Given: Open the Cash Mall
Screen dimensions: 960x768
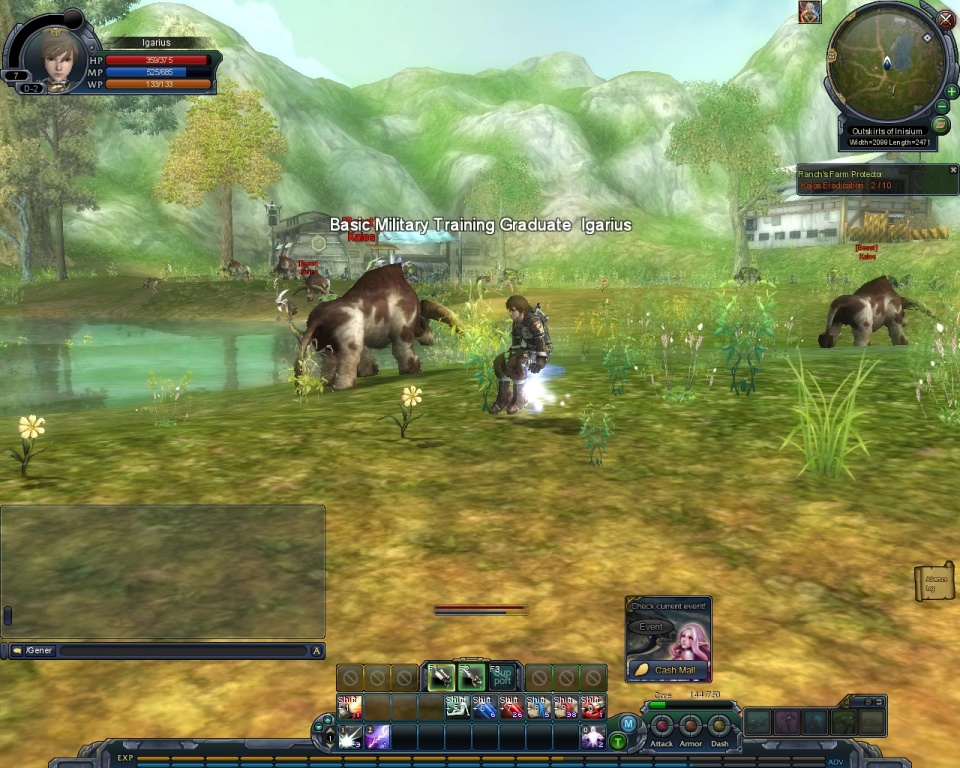Looking at the screenshot, I should coord(670,669).
